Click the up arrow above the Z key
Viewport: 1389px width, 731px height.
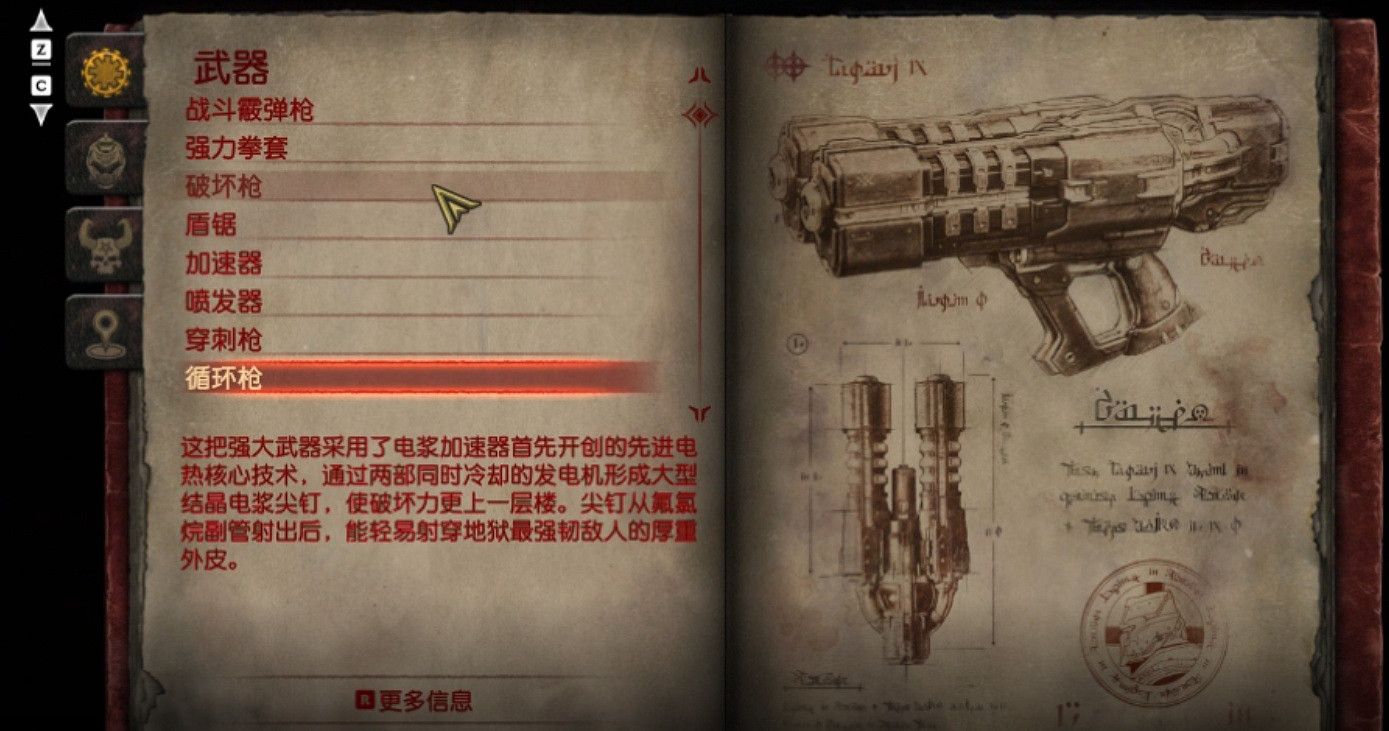pos(39,18)
